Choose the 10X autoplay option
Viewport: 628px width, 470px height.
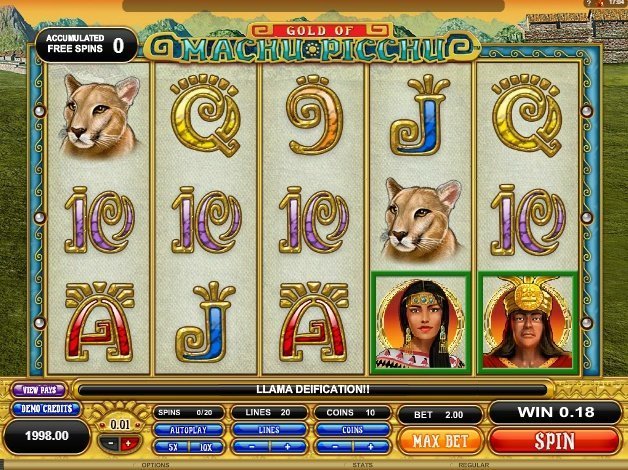tap(205, 446)
